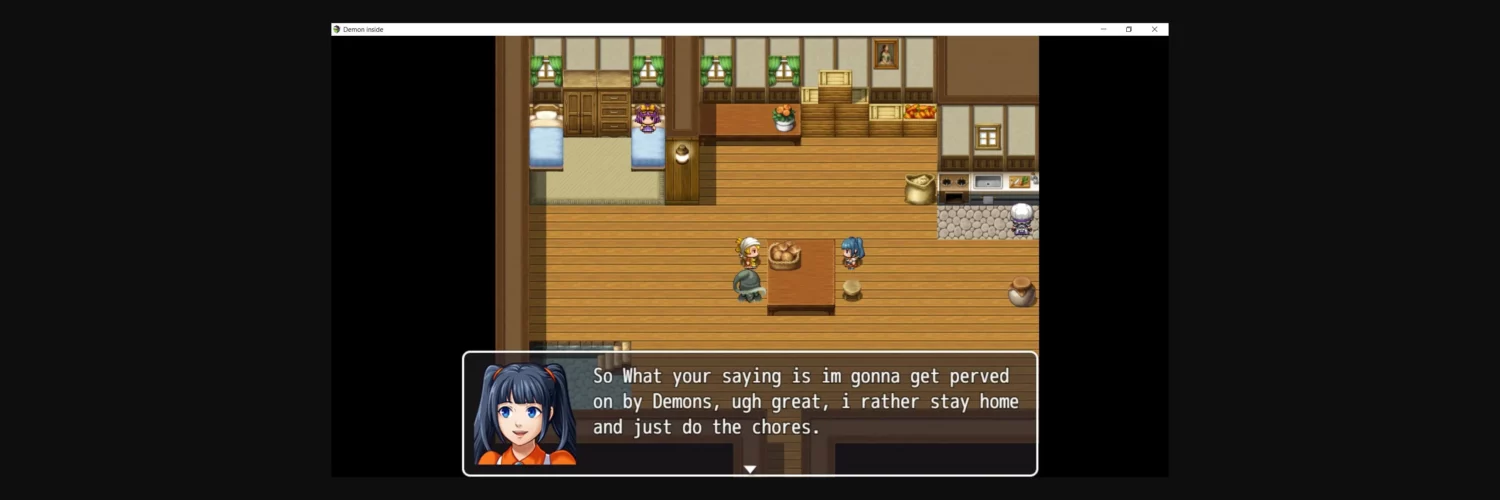Maximize the game window
The height and width of the screenshot is (500, 1500).
tap(1129, 30)
